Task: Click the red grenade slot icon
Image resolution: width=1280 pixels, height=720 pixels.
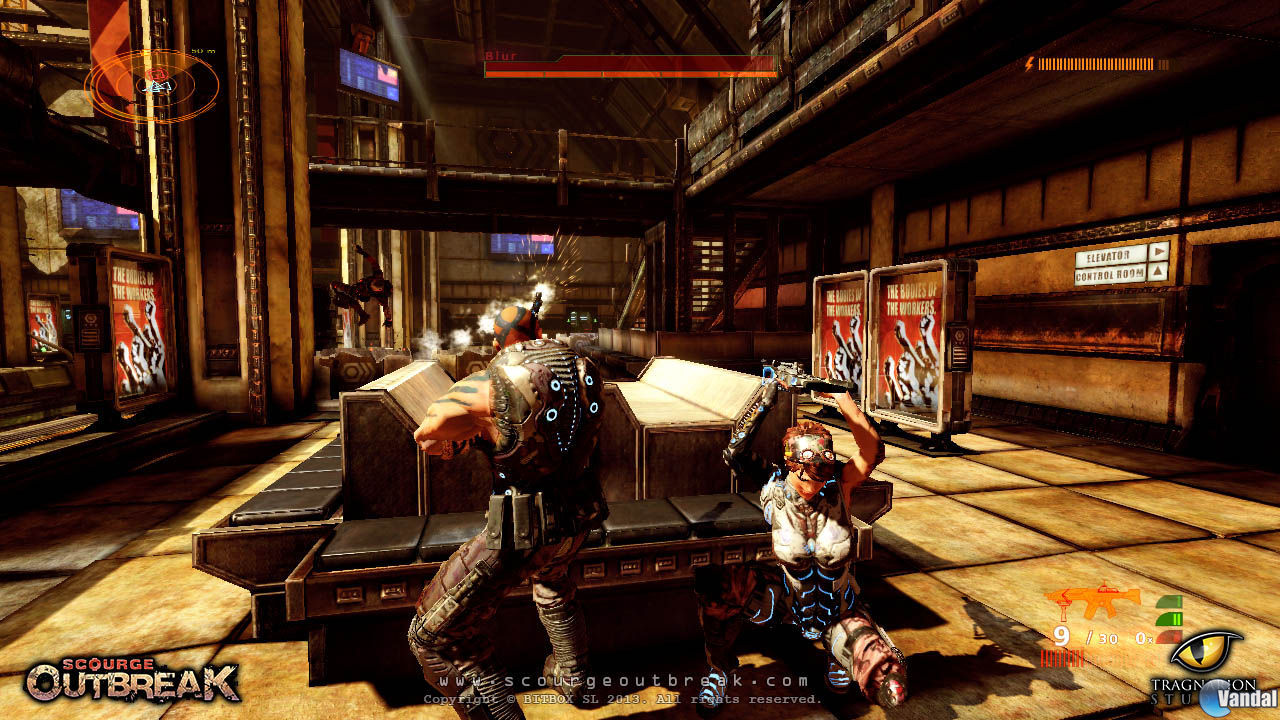Action: pos(1169,637)
